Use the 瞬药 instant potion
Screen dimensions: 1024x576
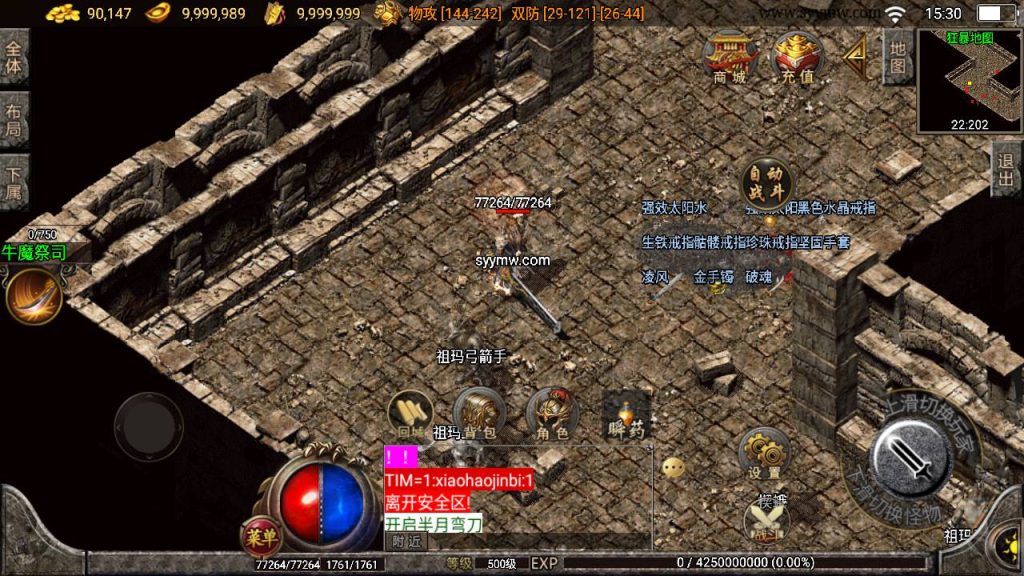point(627,412)
